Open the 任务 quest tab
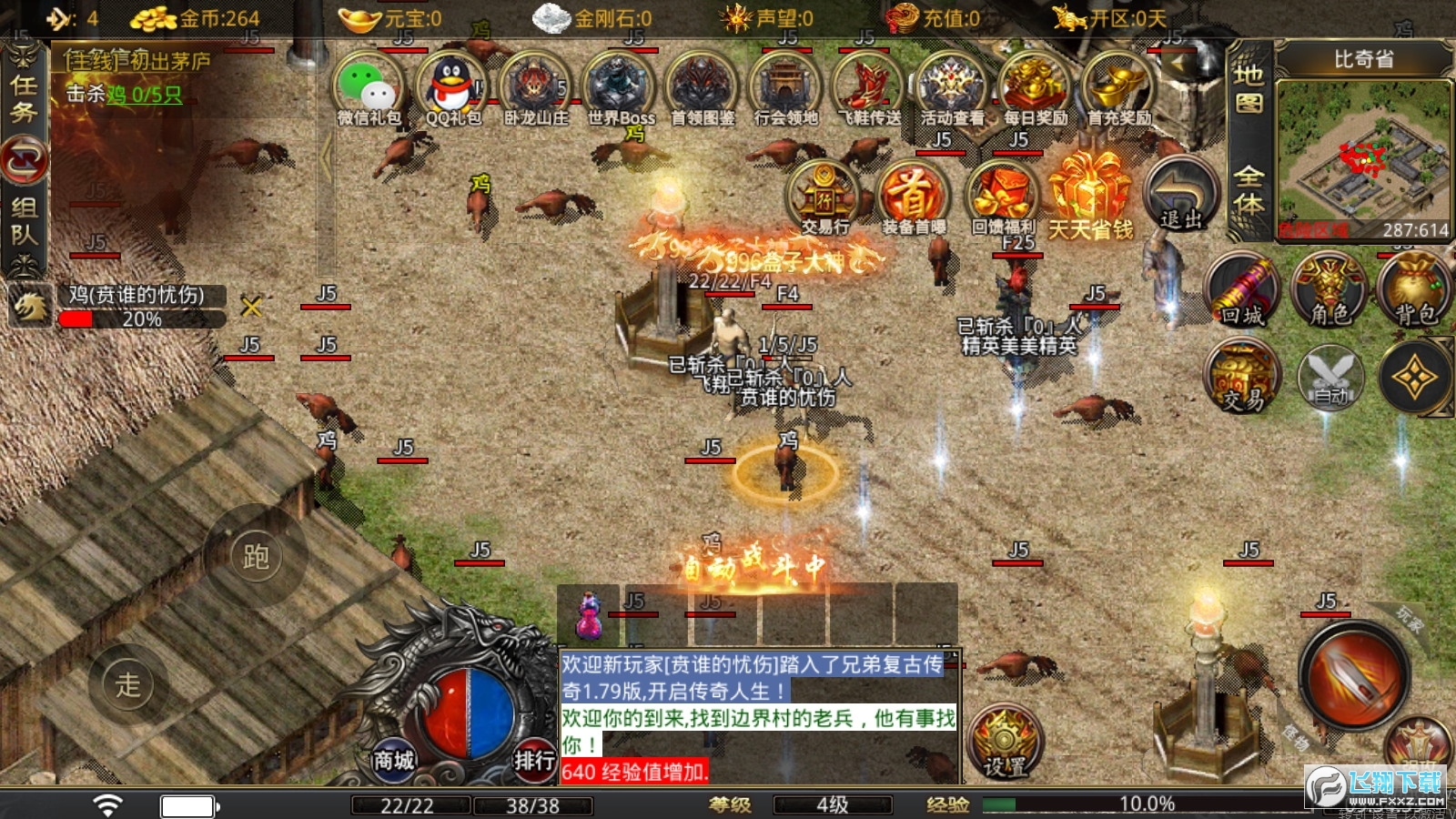Image resolution: width=1456 pixels, height=819 pixels. [24, 98]
